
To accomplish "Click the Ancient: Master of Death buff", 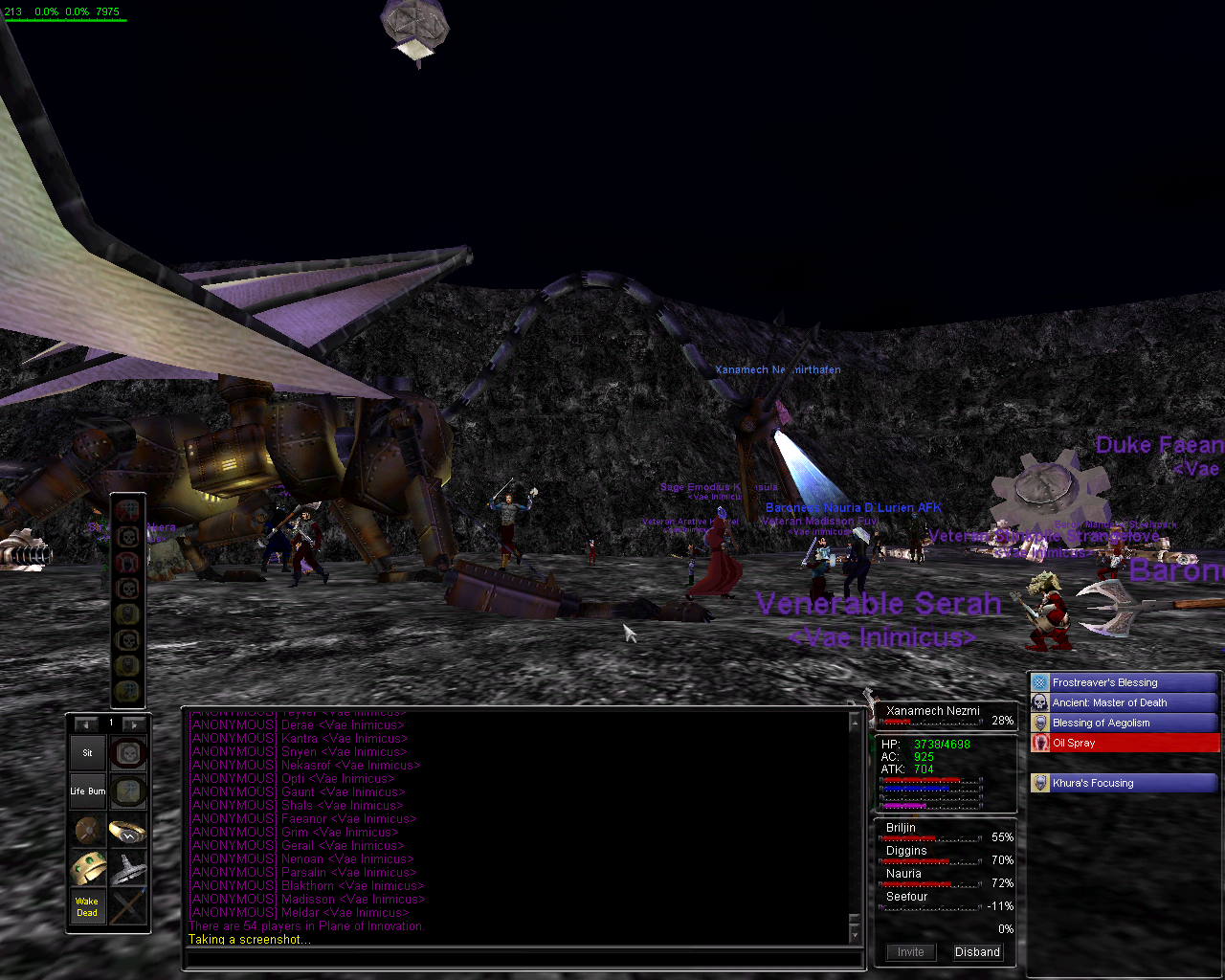I will click(x=1125, y=702).
